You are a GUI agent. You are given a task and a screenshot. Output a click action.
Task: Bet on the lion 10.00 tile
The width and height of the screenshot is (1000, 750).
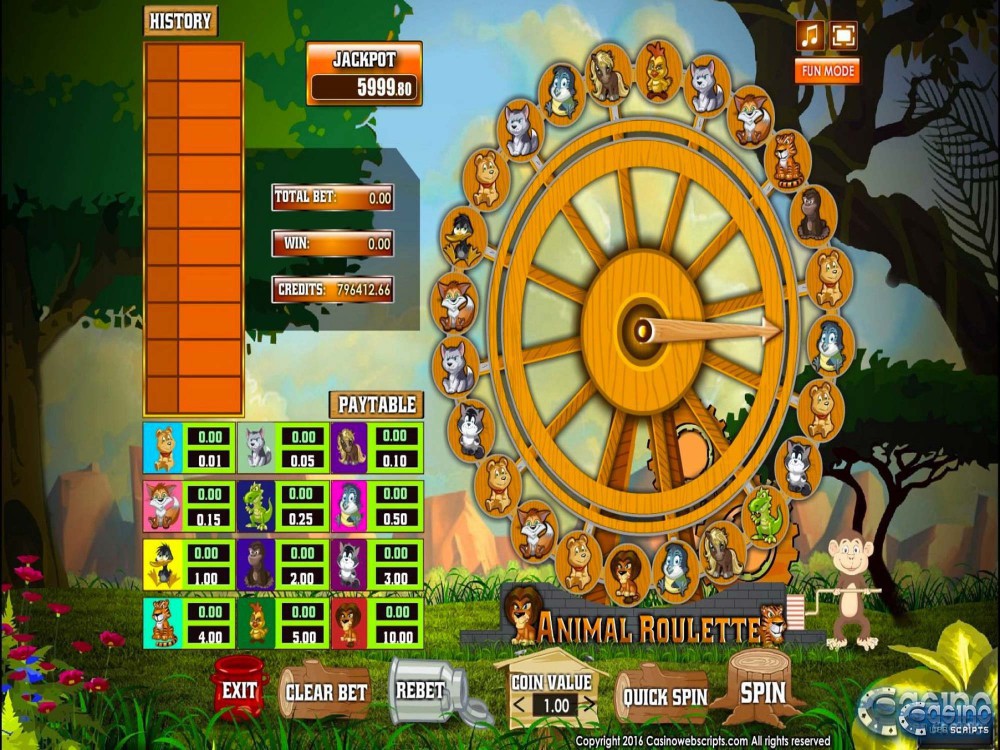pos(350,622)
